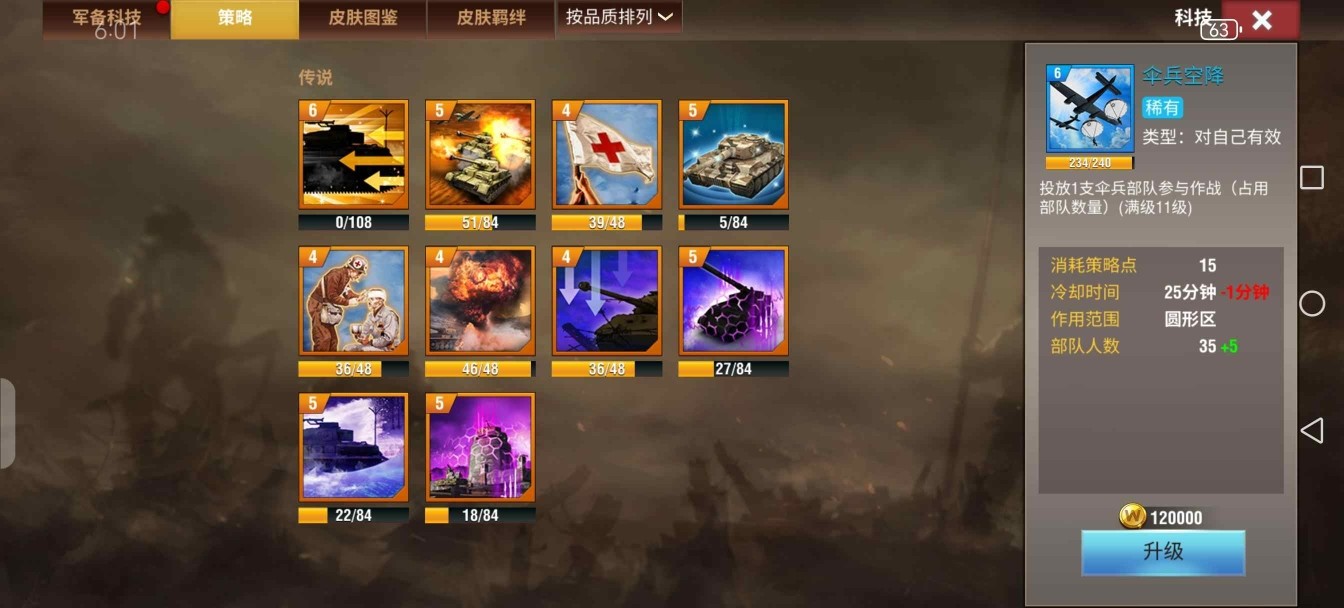Open the 皮肤图鉴 tab

pos(362,19)
